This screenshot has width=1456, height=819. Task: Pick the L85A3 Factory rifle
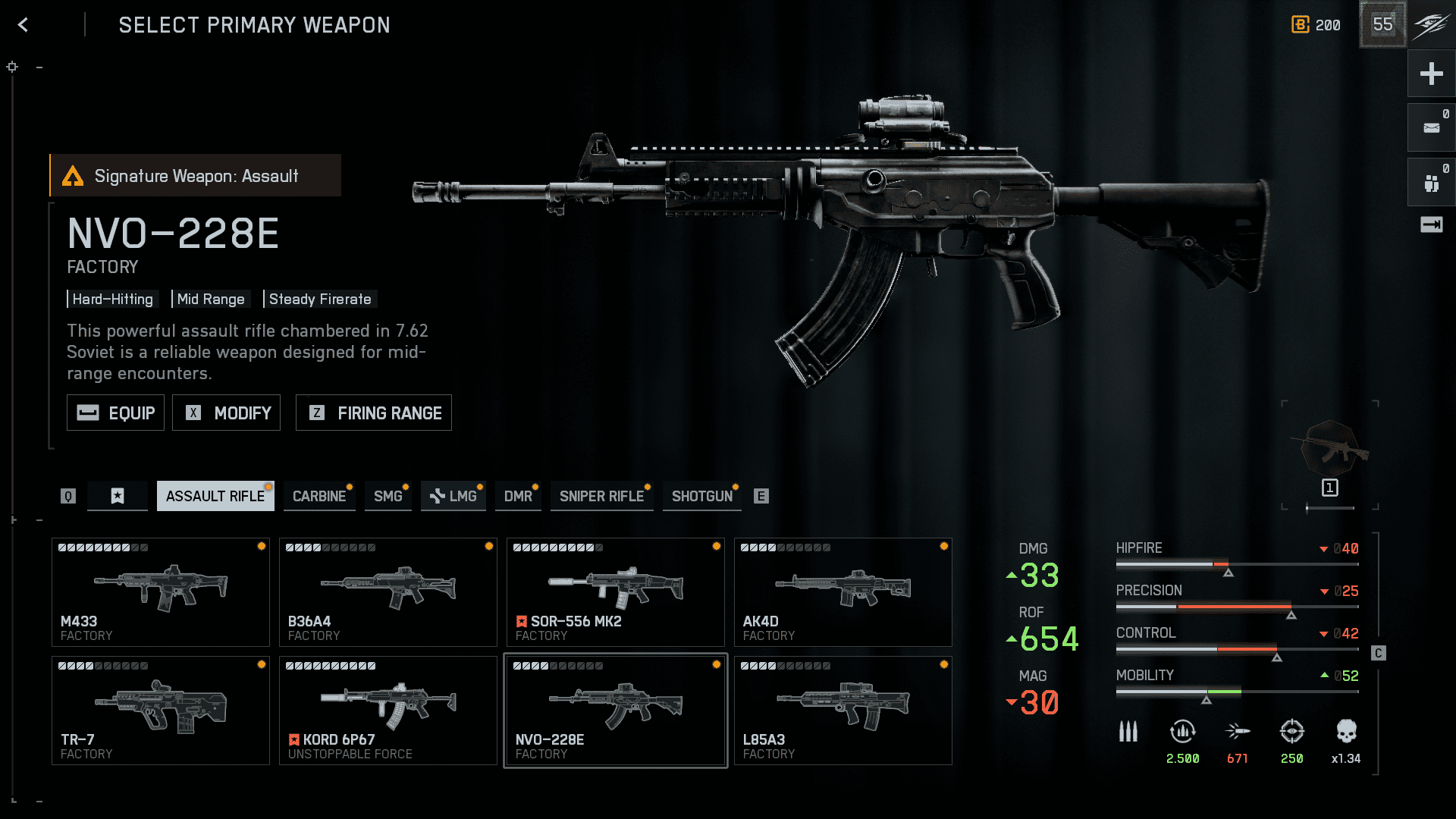click(x=843, y=711)
